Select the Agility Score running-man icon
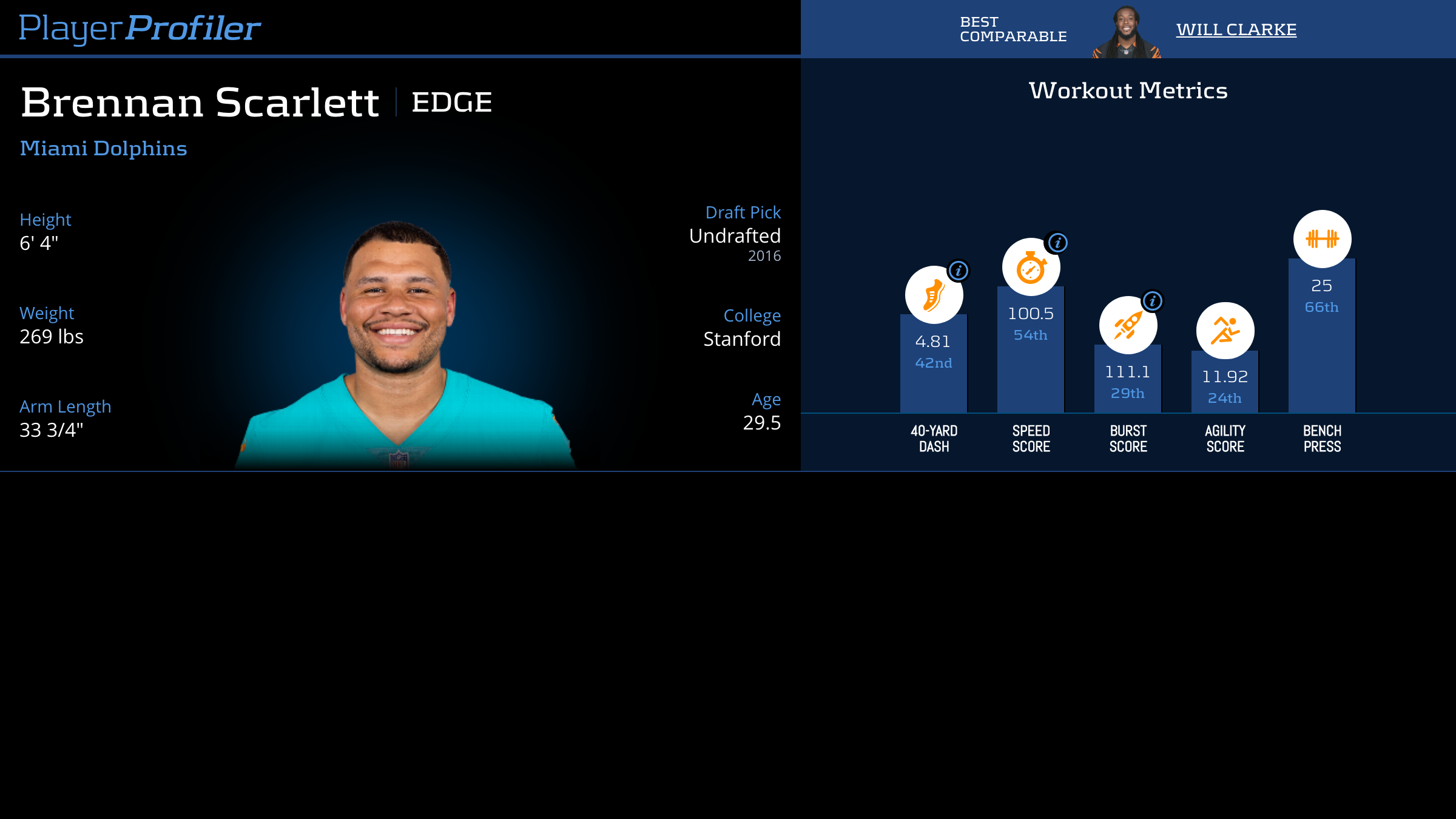 pos(1225,331)
